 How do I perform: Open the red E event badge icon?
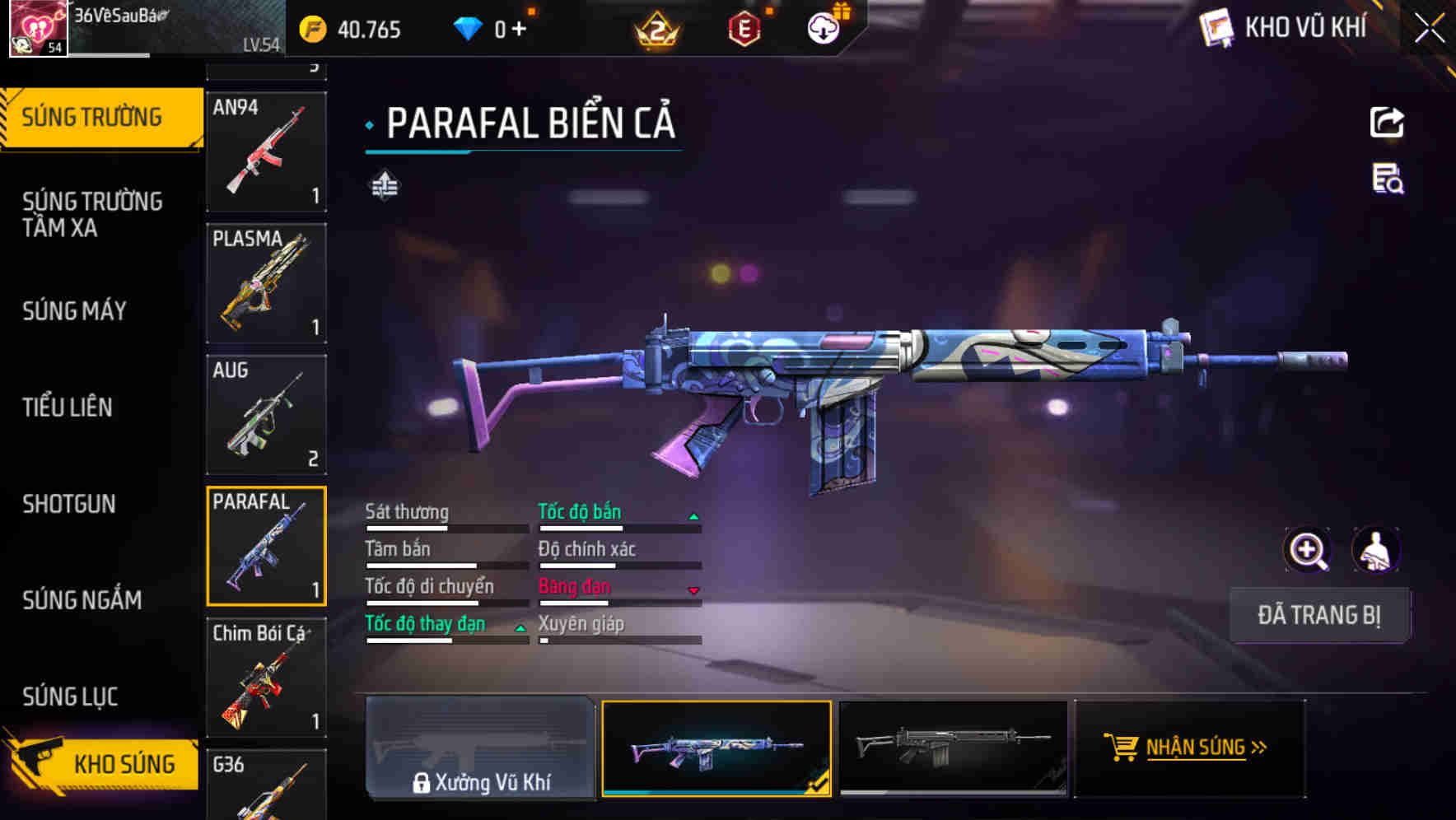point(745,27)
